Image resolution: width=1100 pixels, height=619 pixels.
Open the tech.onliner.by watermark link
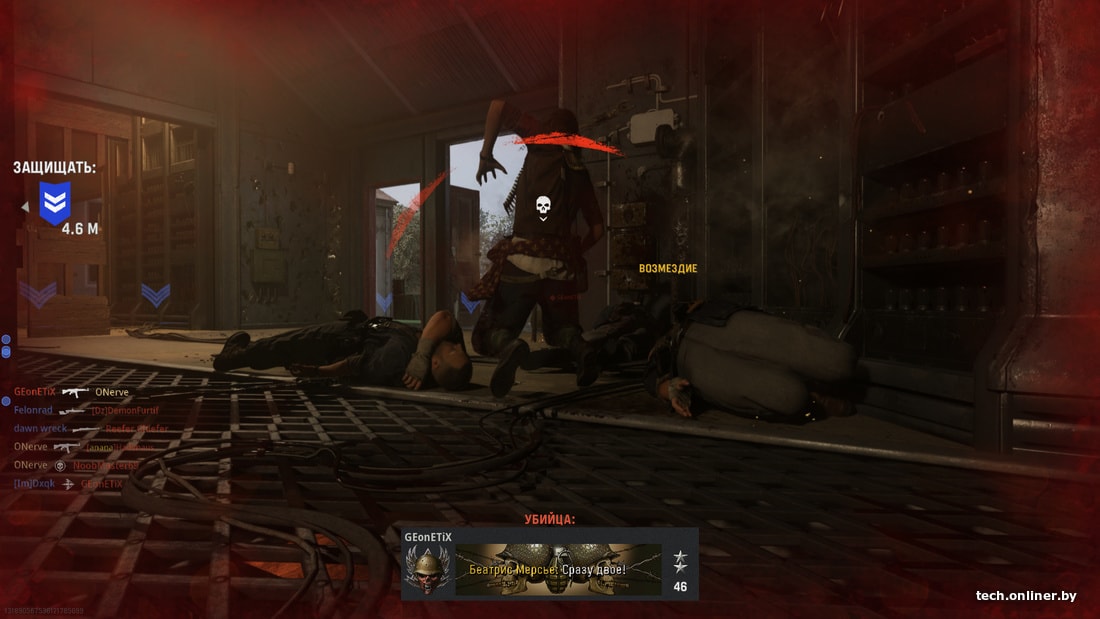coord(1026,596)
